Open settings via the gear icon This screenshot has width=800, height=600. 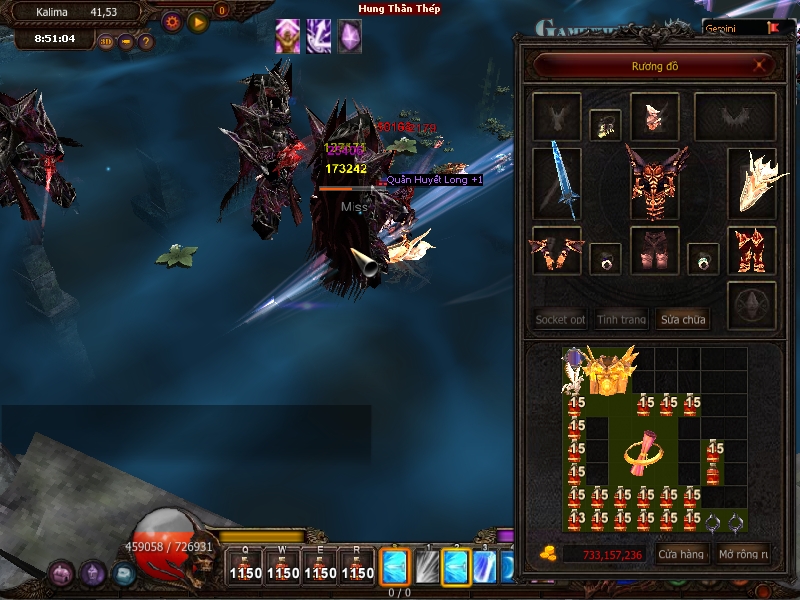click(x=172, y=21)
